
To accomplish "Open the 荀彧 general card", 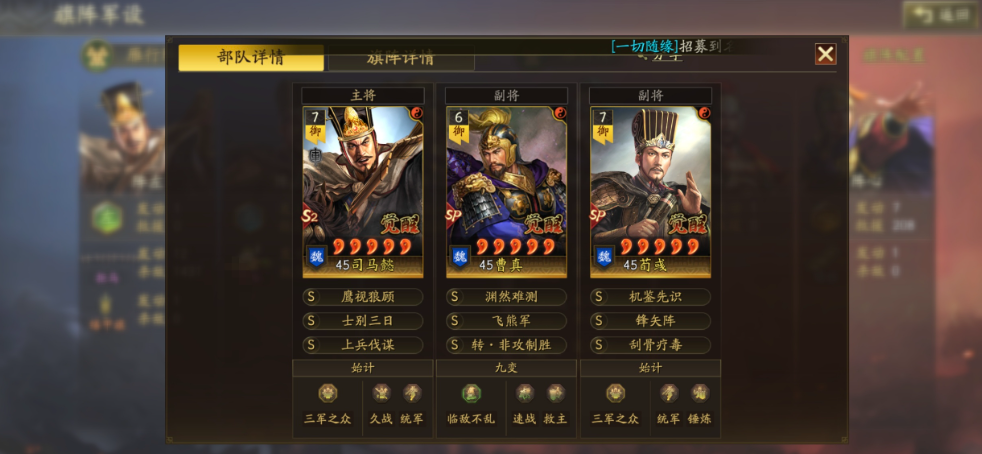I will (x=650, y=191).
